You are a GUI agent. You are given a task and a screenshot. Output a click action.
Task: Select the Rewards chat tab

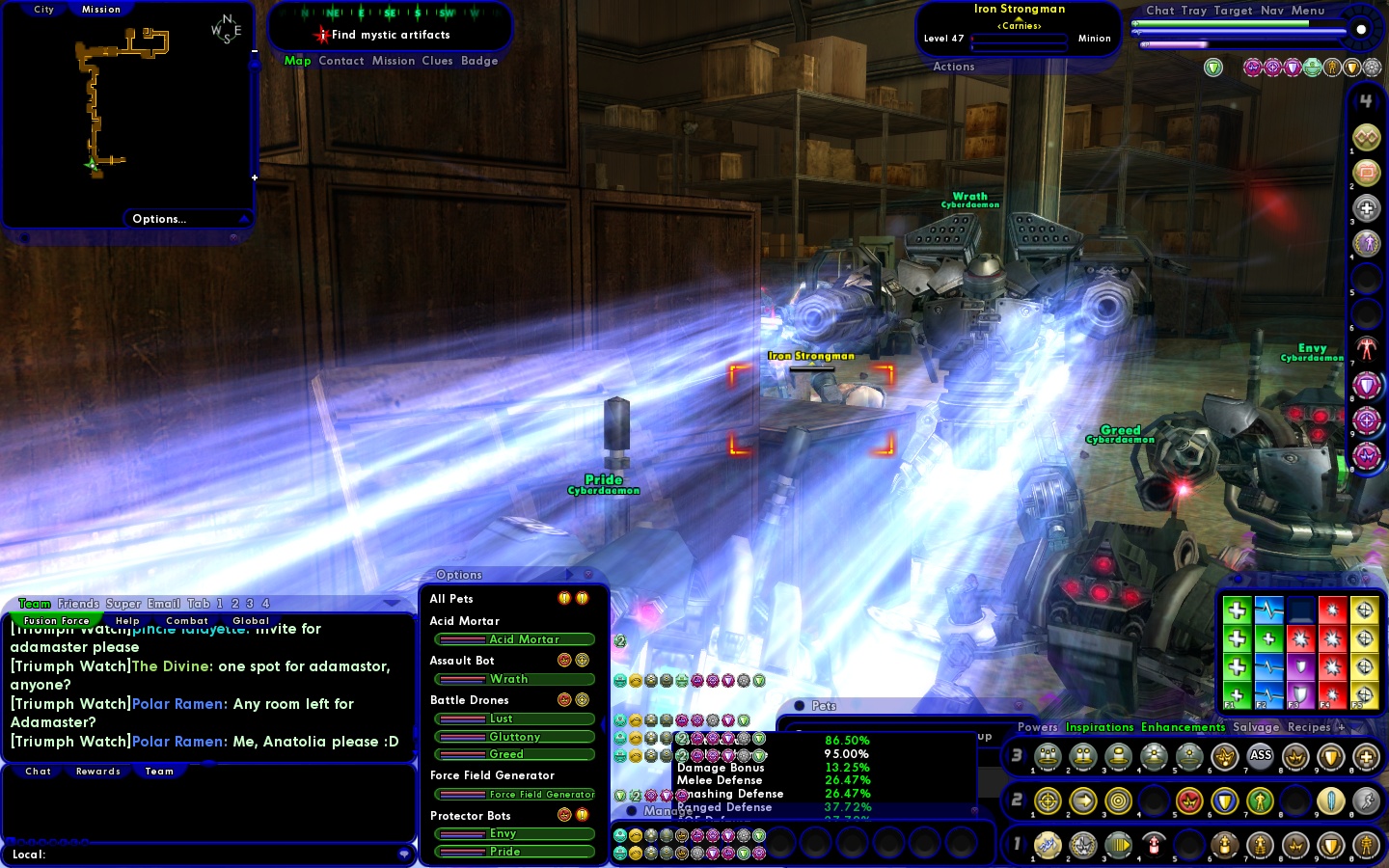click(98, 772)
